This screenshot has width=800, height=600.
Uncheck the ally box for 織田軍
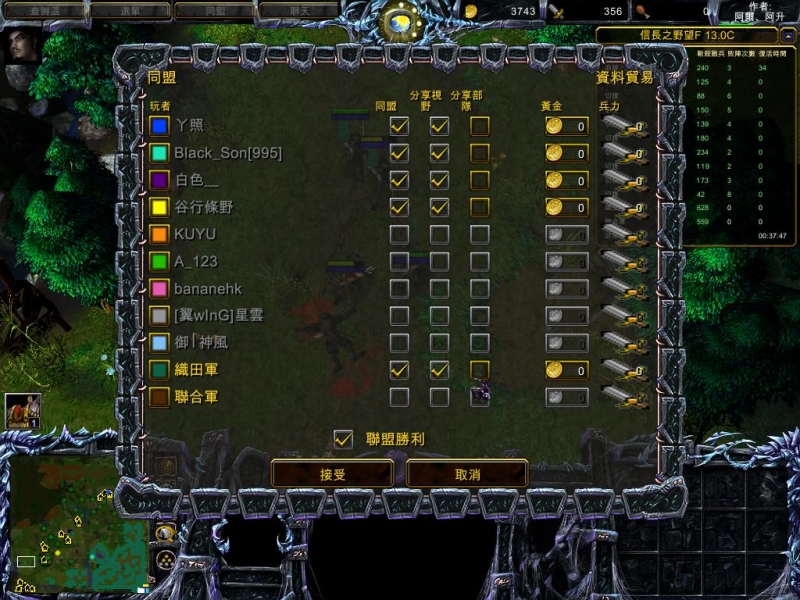tap(399, 370)
